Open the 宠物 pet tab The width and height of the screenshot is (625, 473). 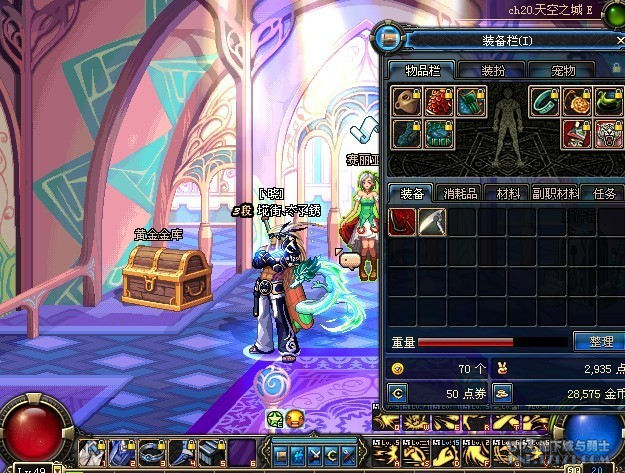coord(563,71)
